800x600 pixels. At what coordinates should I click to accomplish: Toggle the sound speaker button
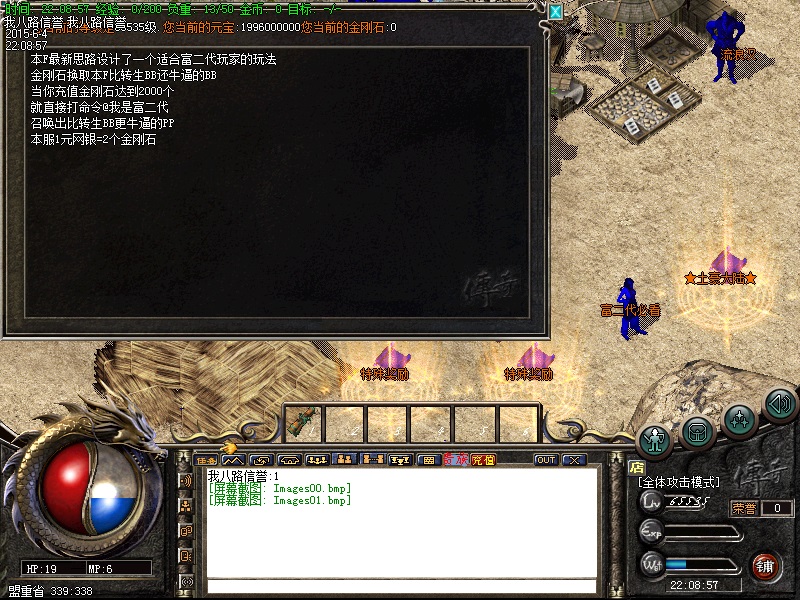[x=779, y=404]
